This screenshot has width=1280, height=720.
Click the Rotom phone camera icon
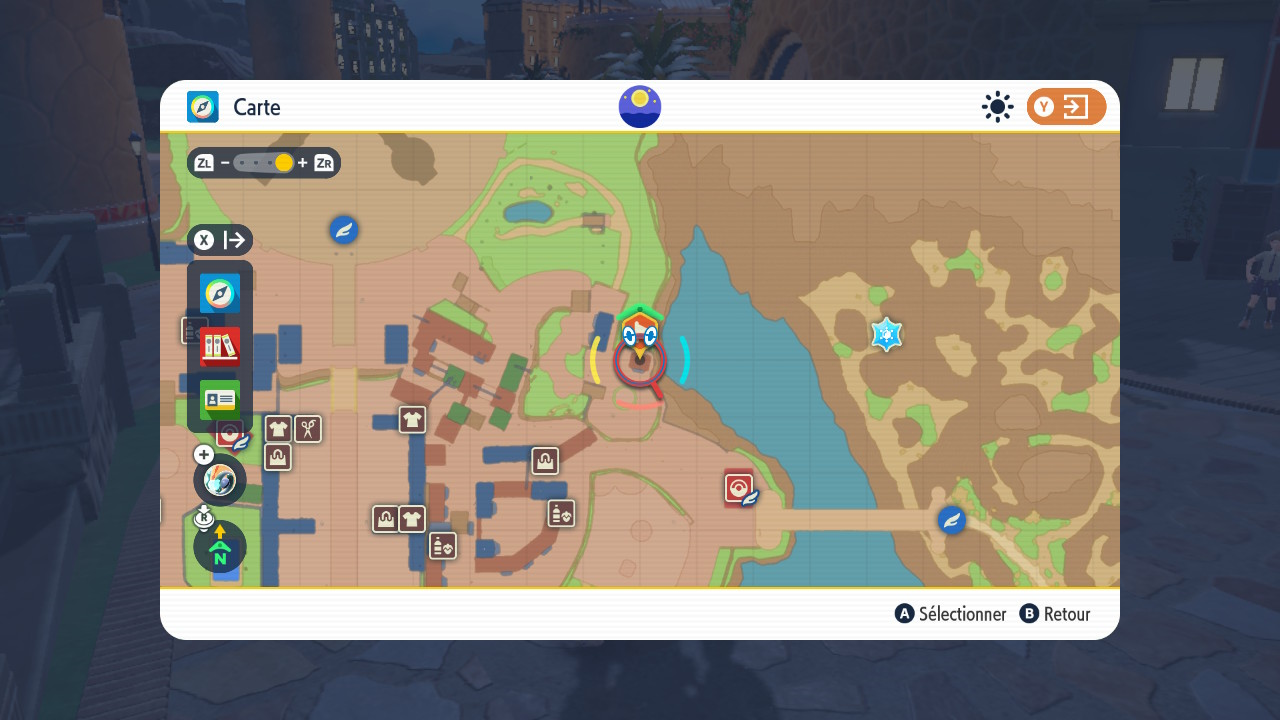click(x=220, y=480)
